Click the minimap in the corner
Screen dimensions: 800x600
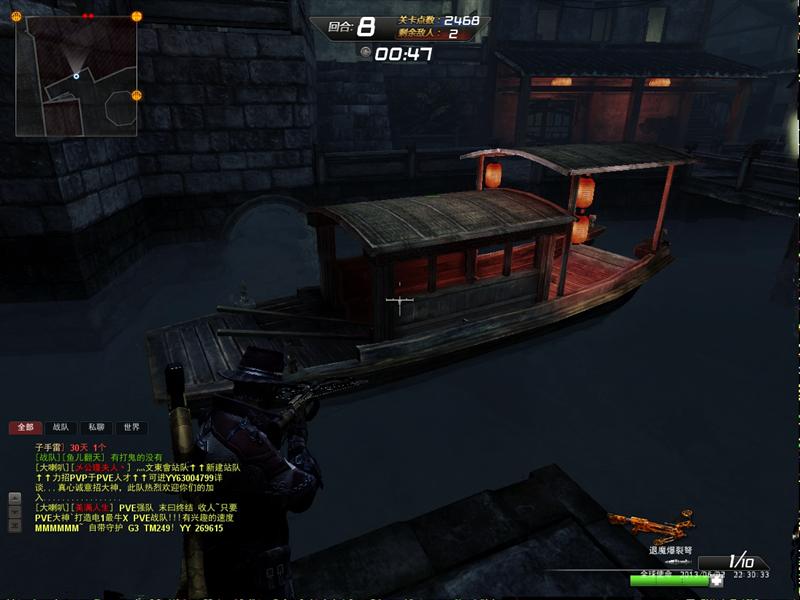pos(76,75)
